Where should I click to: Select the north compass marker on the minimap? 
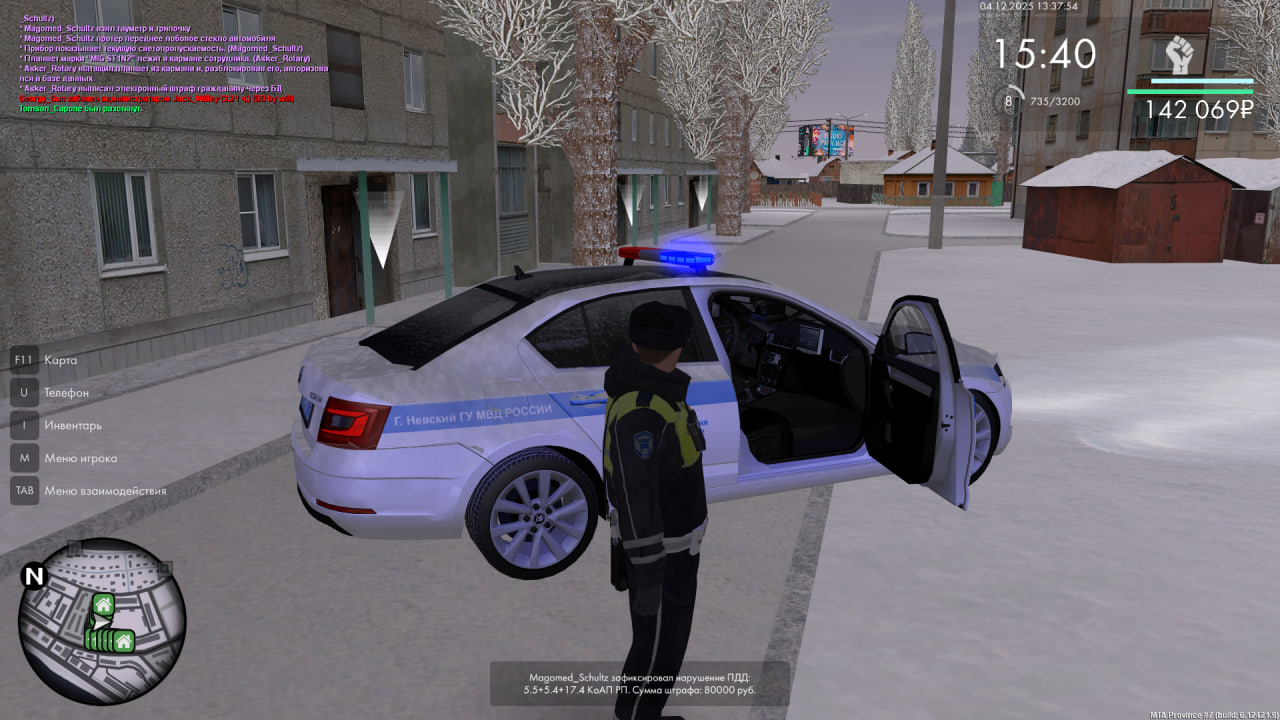(x=34, y=576)
